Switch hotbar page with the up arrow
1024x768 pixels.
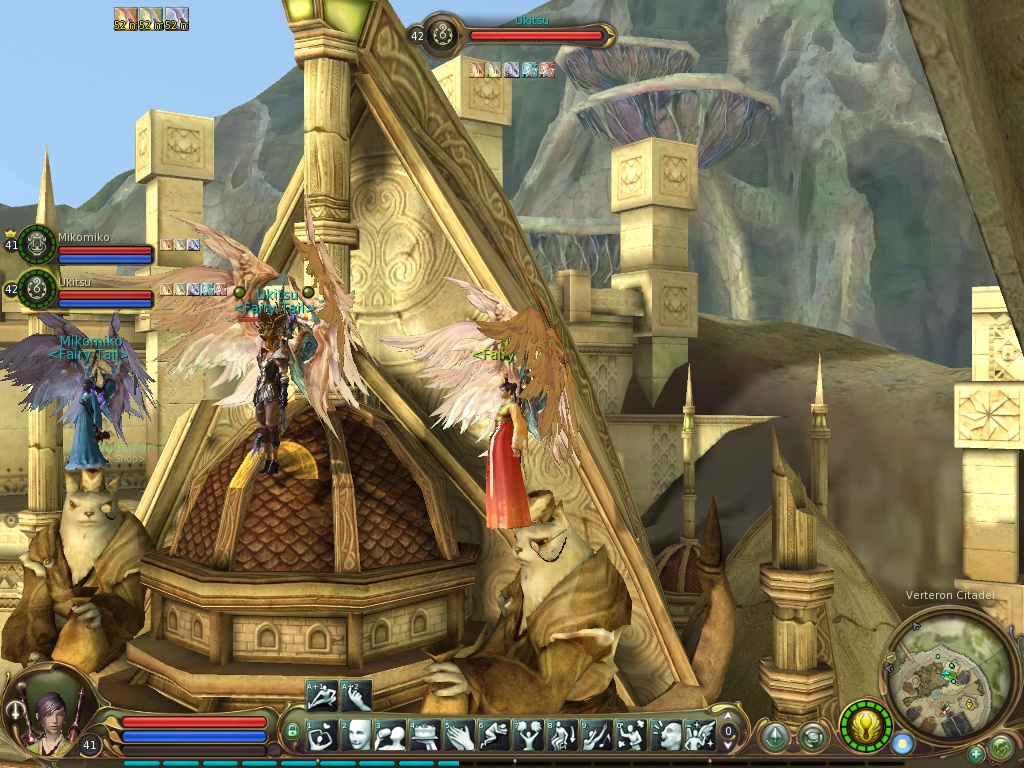pyautogui.click(x=729, y=717)
